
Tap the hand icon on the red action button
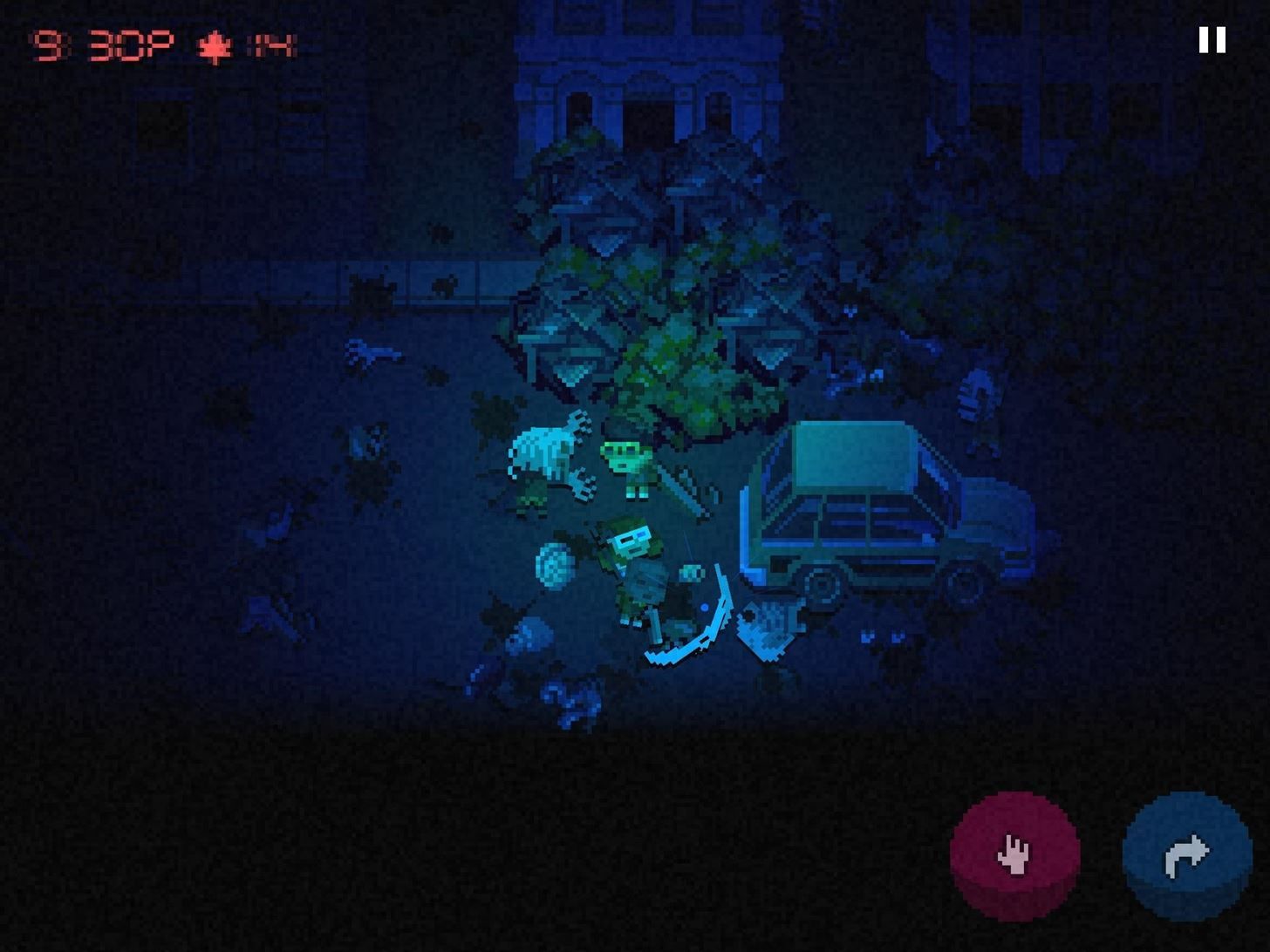click(1014, 856)
